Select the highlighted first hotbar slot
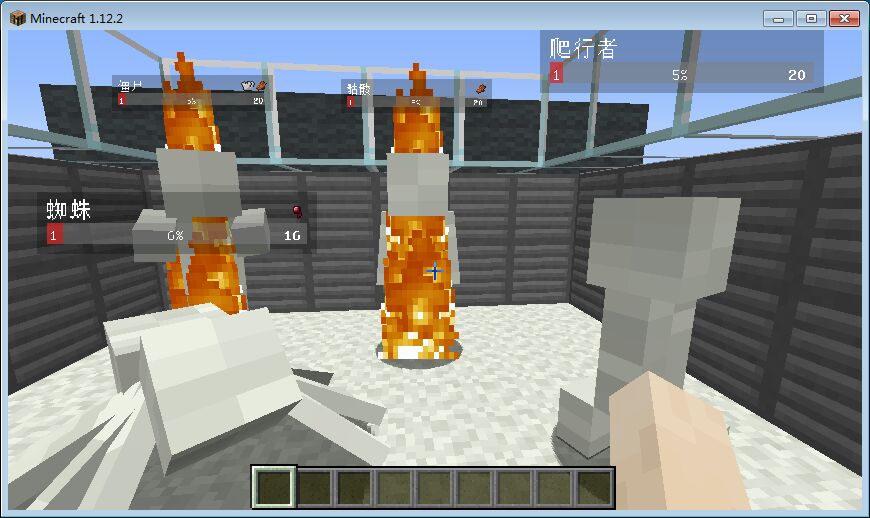Screen dimensions: 870x518 pyautogui.click(x=275, y=487)
